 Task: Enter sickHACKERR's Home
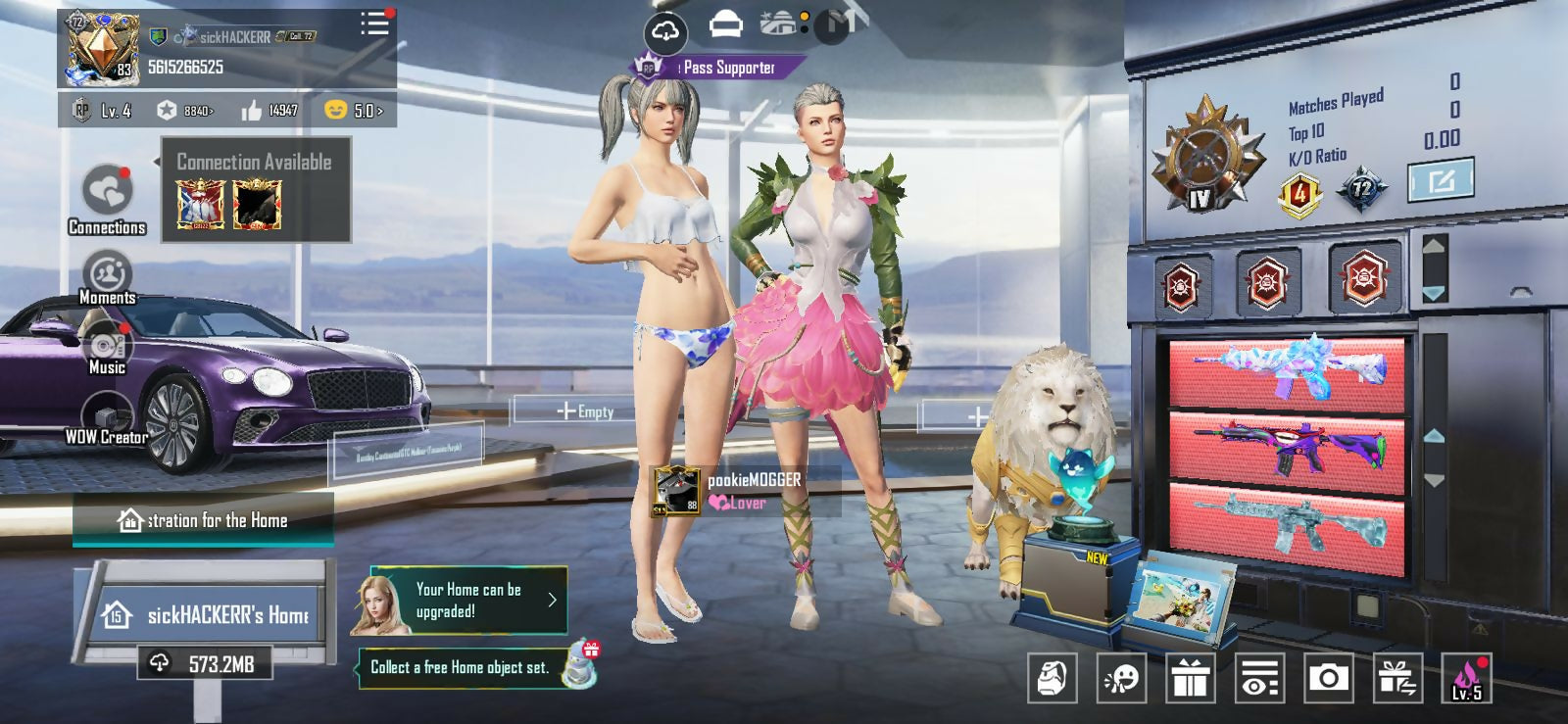[209, 614]
